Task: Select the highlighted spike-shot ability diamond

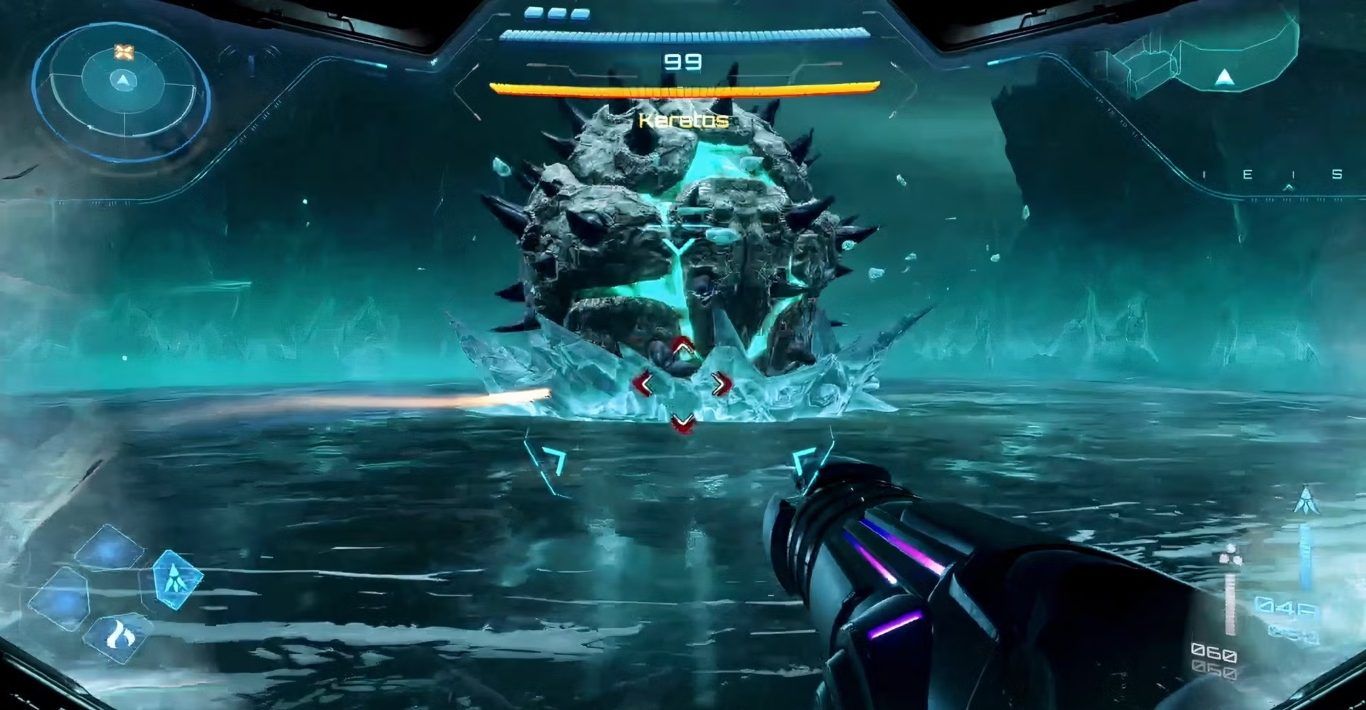Action: (177, 579)
